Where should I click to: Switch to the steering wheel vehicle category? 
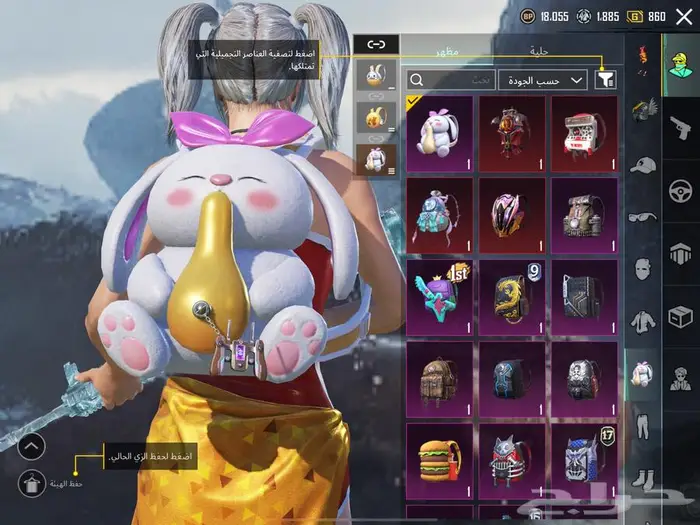click(680, 189)
